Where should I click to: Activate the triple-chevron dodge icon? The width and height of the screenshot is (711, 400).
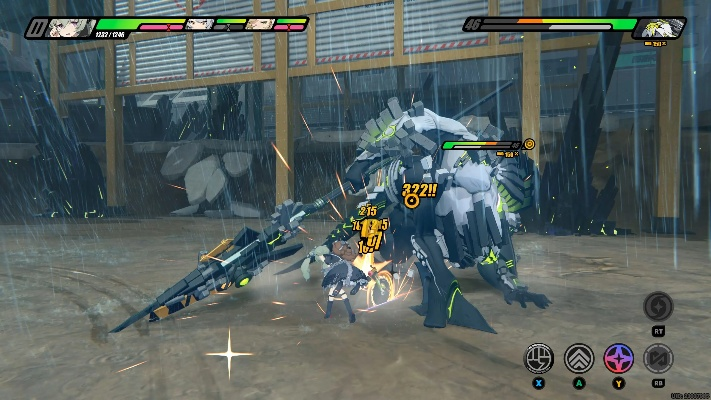[x=579, y=357]
